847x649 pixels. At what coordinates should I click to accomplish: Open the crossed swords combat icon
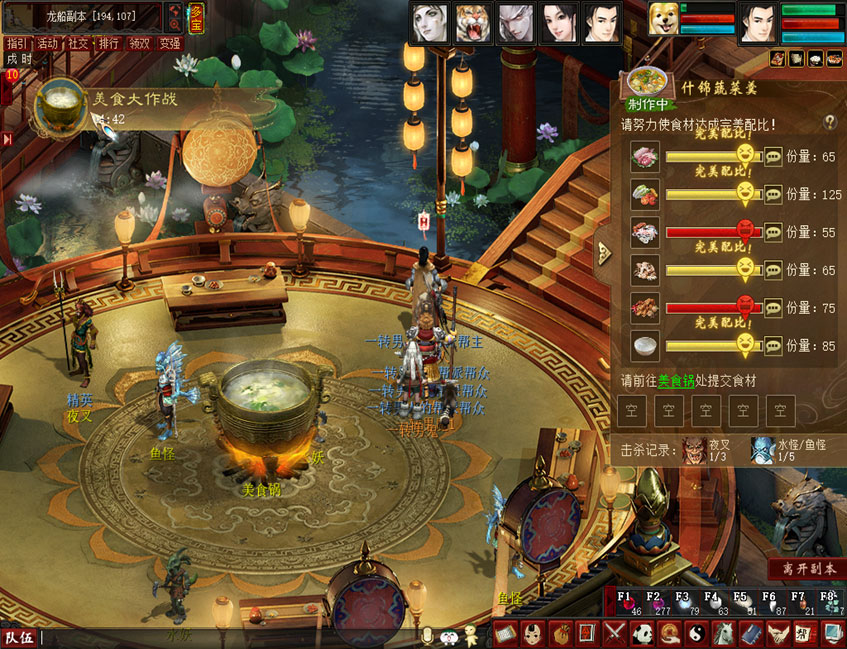click(614, 633)
